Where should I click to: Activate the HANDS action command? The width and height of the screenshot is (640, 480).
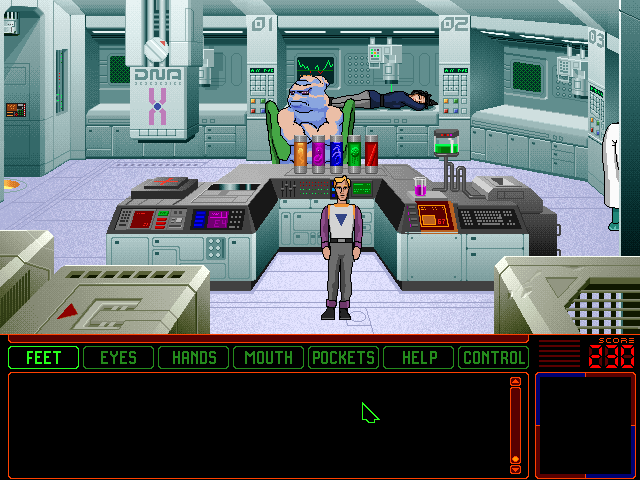194,357
